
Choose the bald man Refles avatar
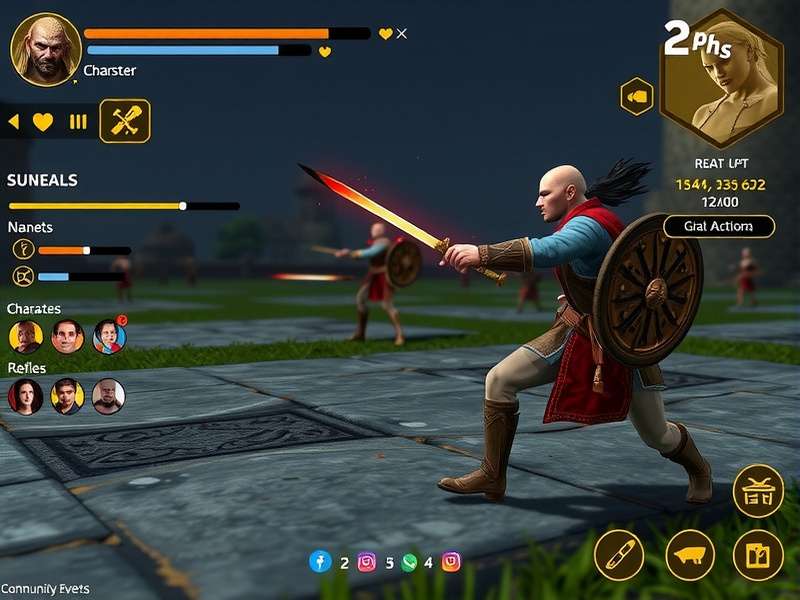tap(109, 396)
